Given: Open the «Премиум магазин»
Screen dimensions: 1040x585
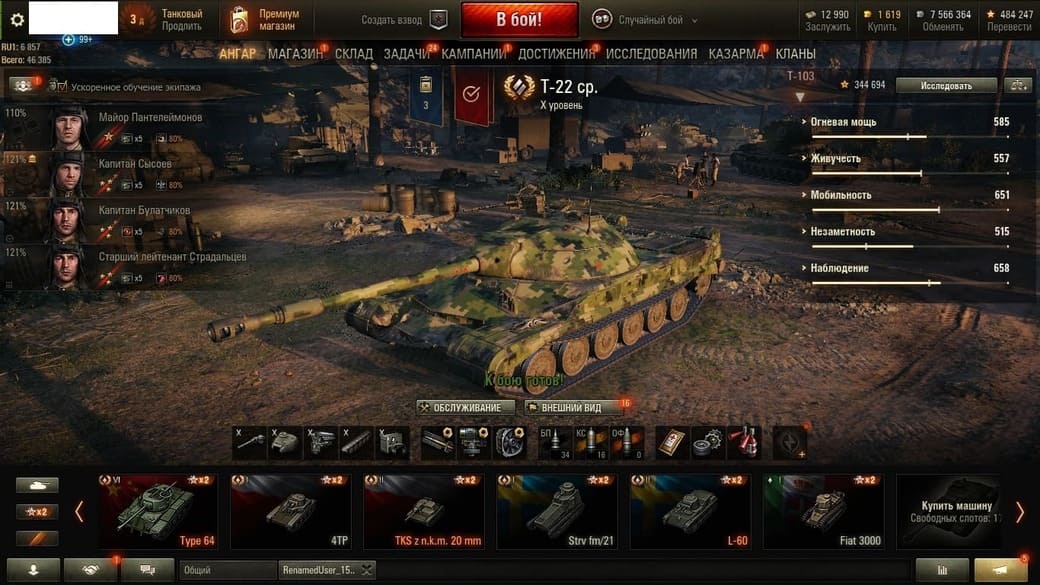Looking at the screenshot, I should (264, 20).
